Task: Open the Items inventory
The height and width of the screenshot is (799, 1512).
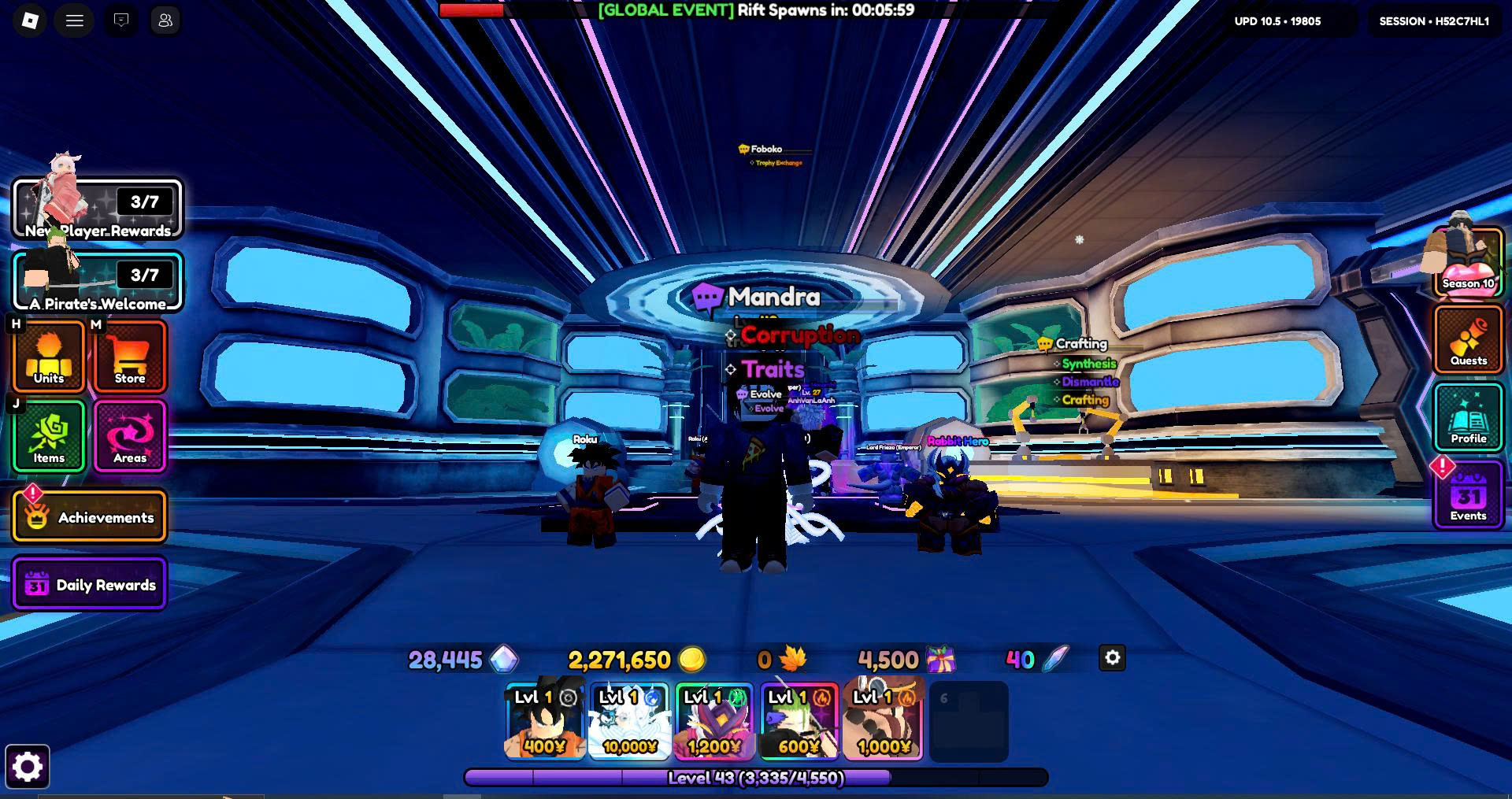Action: 49,436
